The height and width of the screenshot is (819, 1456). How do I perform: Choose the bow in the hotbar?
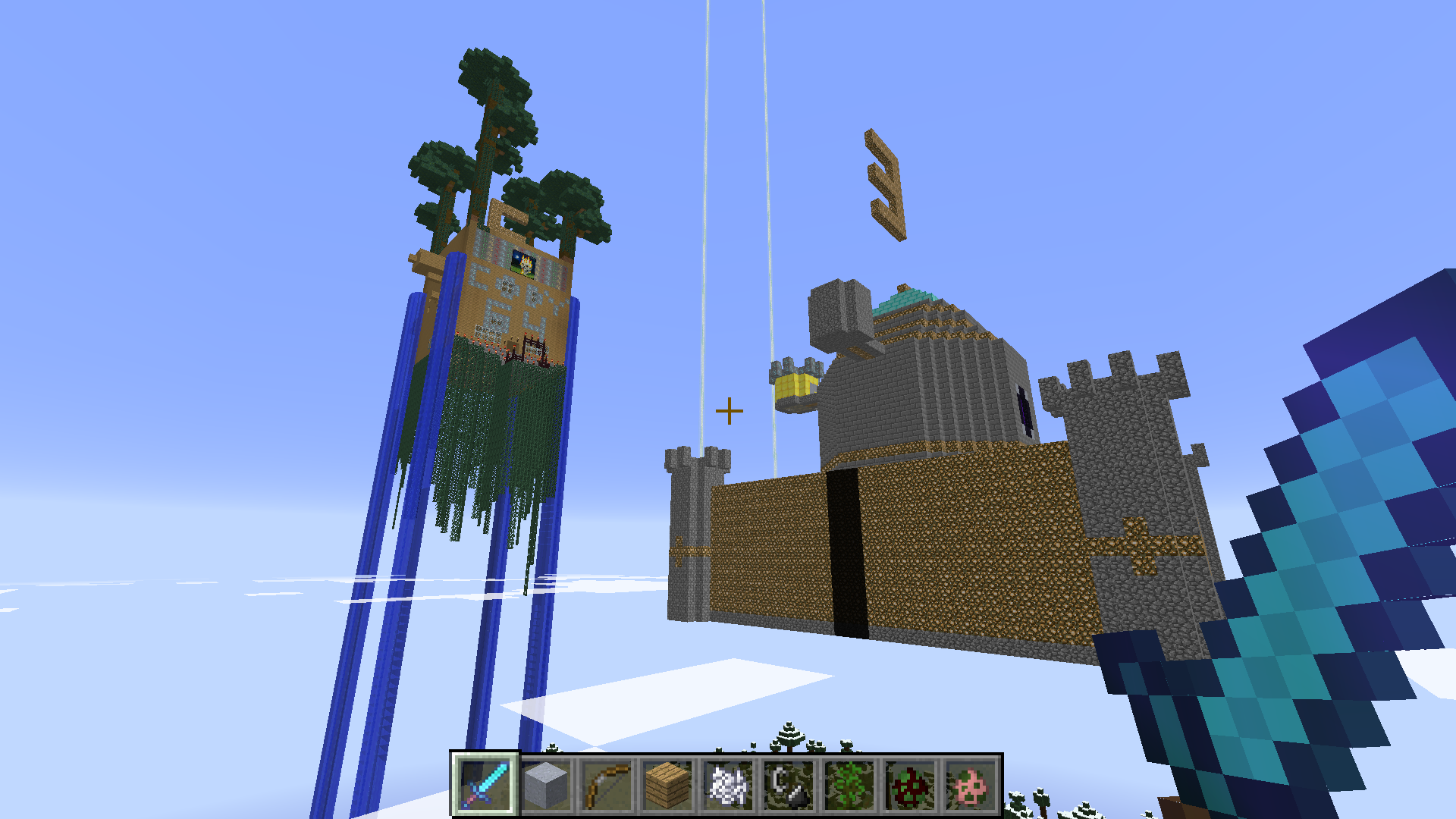click(x=607, y=785)
